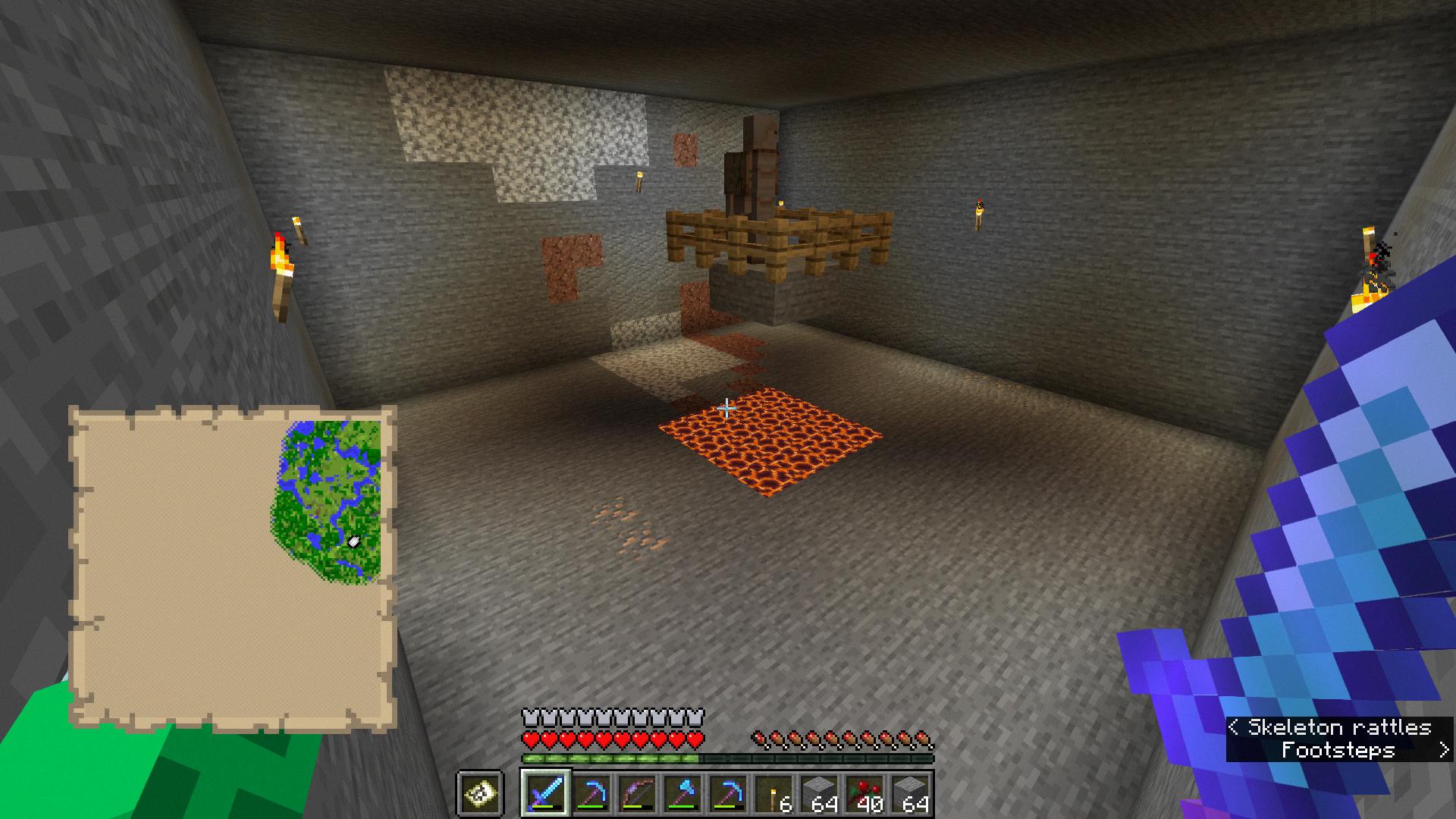This screenshot has width=1456, height=819.
Task: Click the off-hand map slot
Action: pyautogui.click(x=480, y=793)
